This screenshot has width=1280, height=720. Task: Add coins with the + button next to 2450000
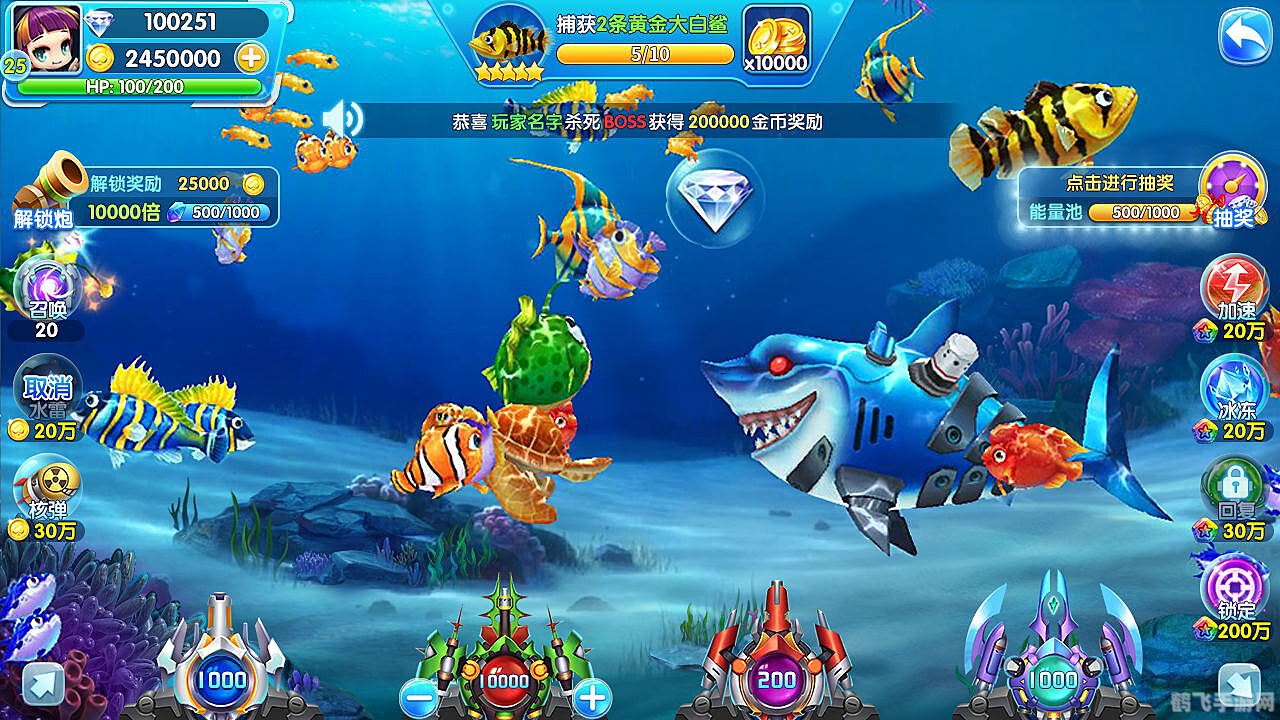coord(249,59)
